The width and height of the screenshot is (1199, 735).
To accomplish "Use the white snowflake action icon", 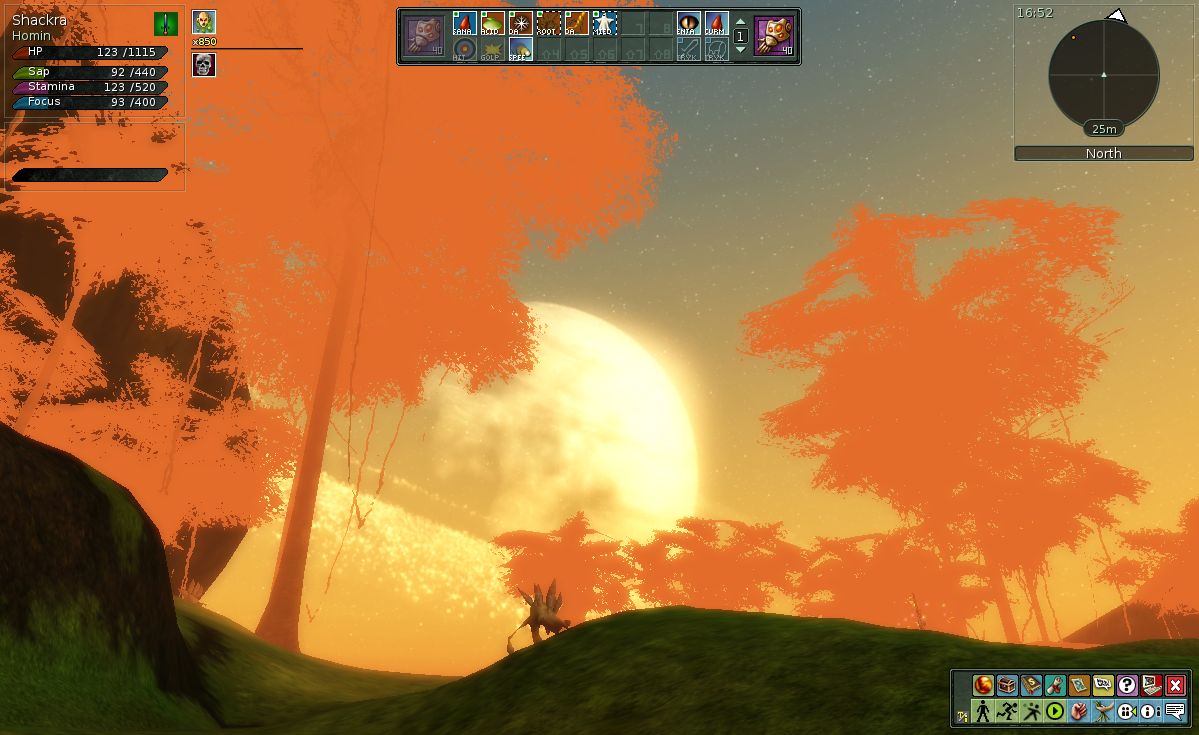I will click(x=520, y=23).
